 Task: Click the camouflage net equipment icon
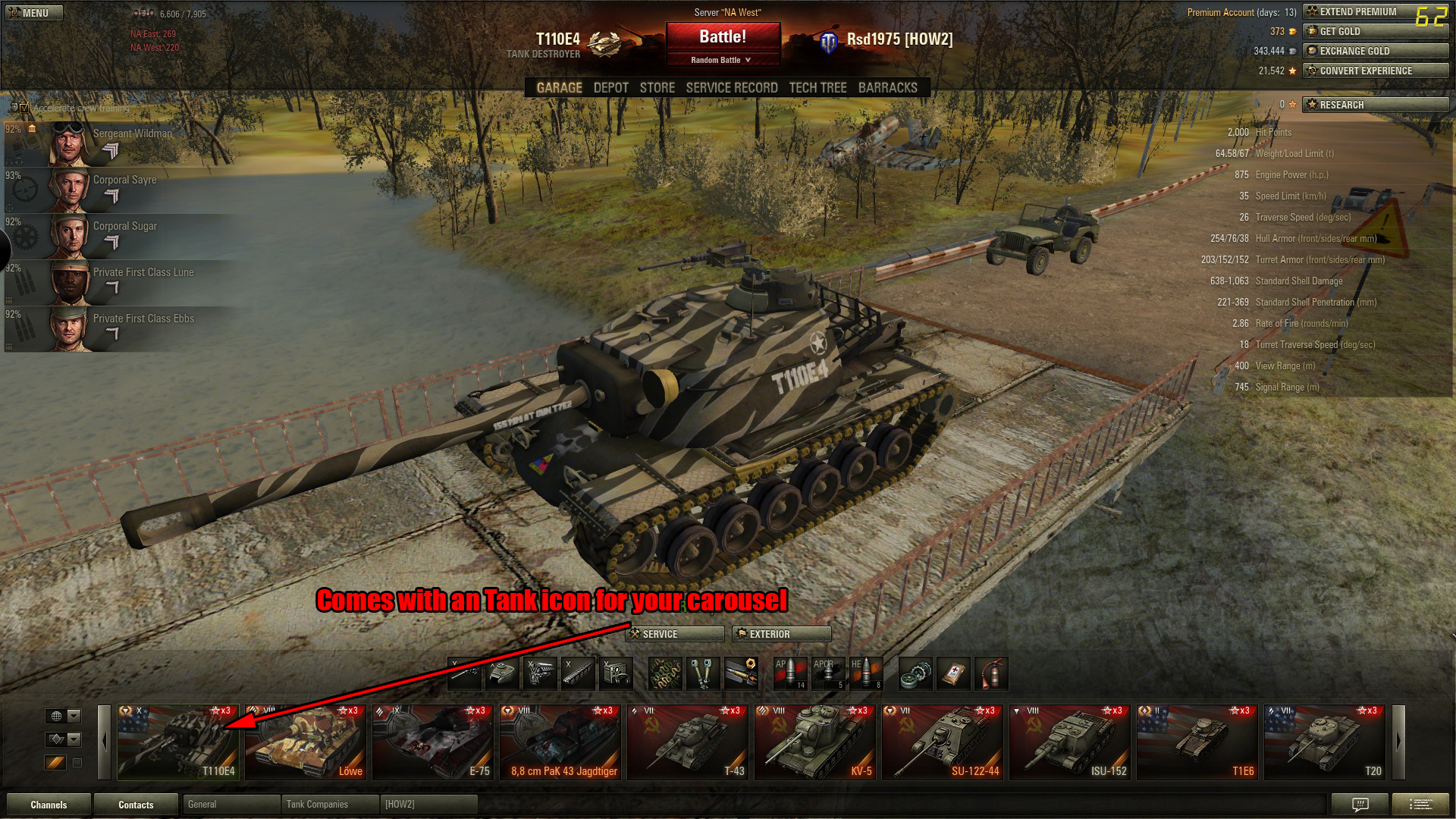point(664,674)
